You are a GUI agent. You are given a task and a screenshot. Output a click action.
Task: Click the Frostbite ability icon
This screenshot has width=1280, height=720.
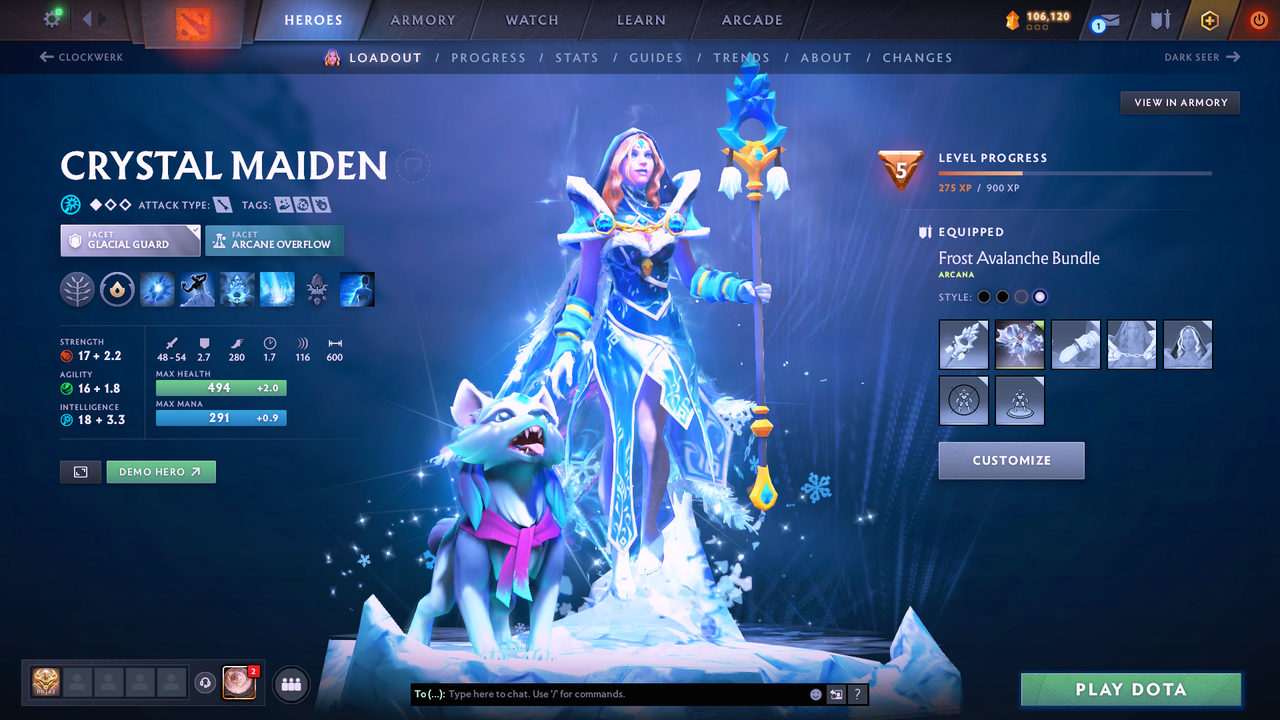click(x=196, y=289)
